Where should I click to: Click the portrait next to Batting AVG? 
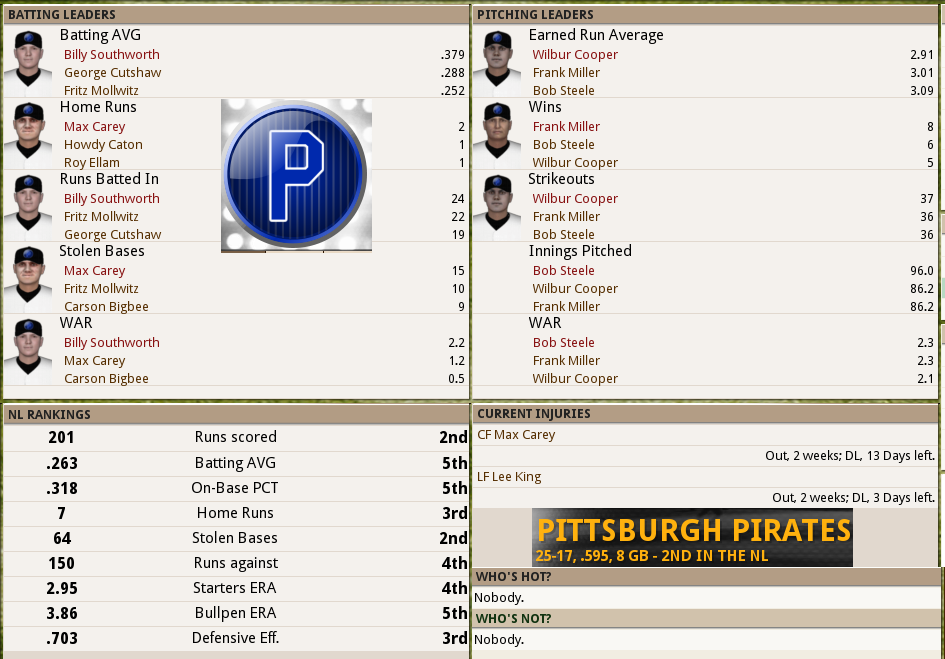[28, 60]
